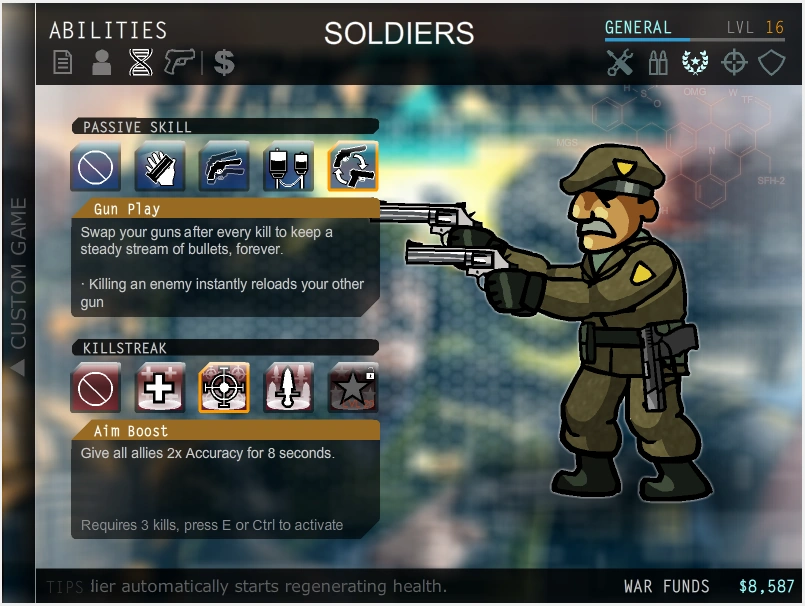Select the DNA abilities tab
Screen dimensions: 805x606
click(140, 63)
